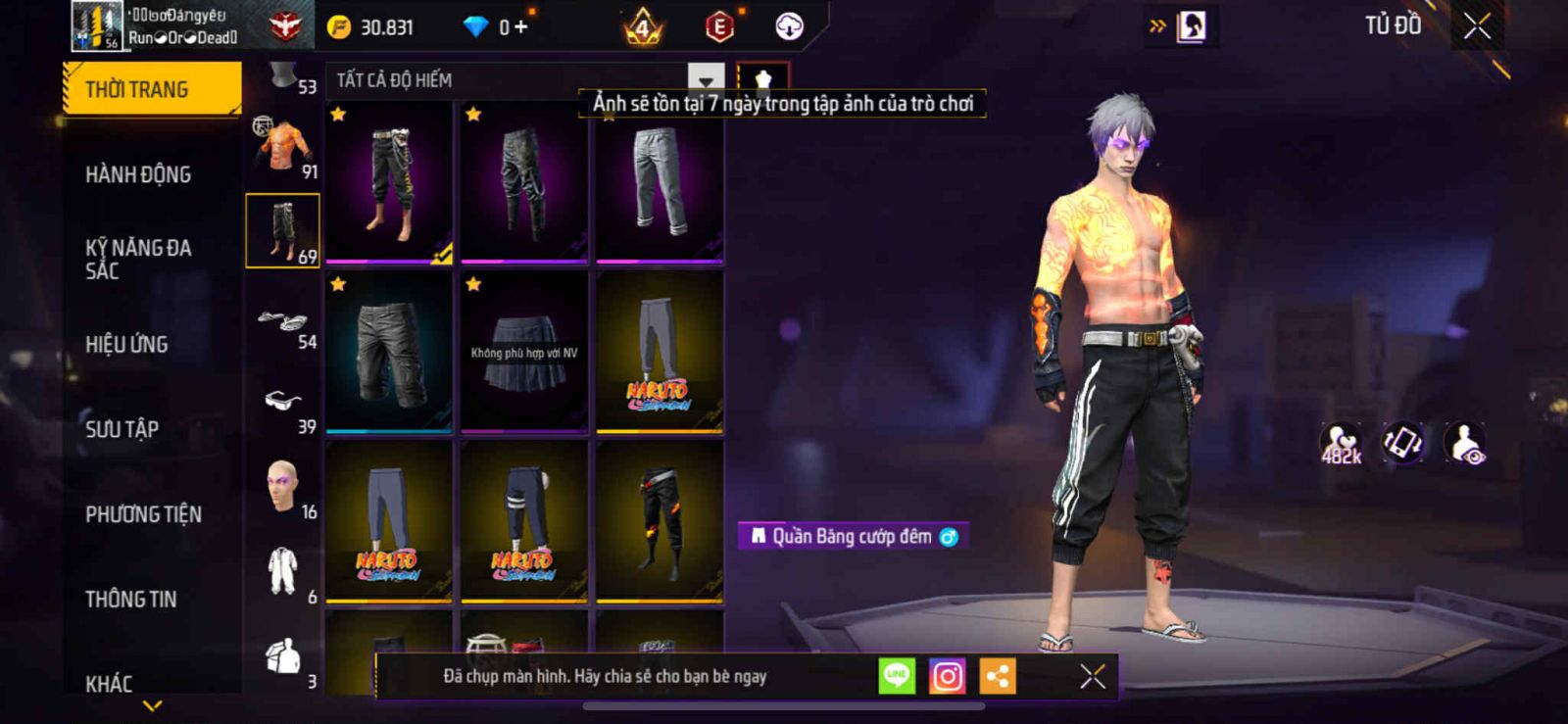The height and width of the screenshot is (724, 1568).
Task: Select the THÔNG TIN tab
Action: pyautogui.click(x=130, y=599)
